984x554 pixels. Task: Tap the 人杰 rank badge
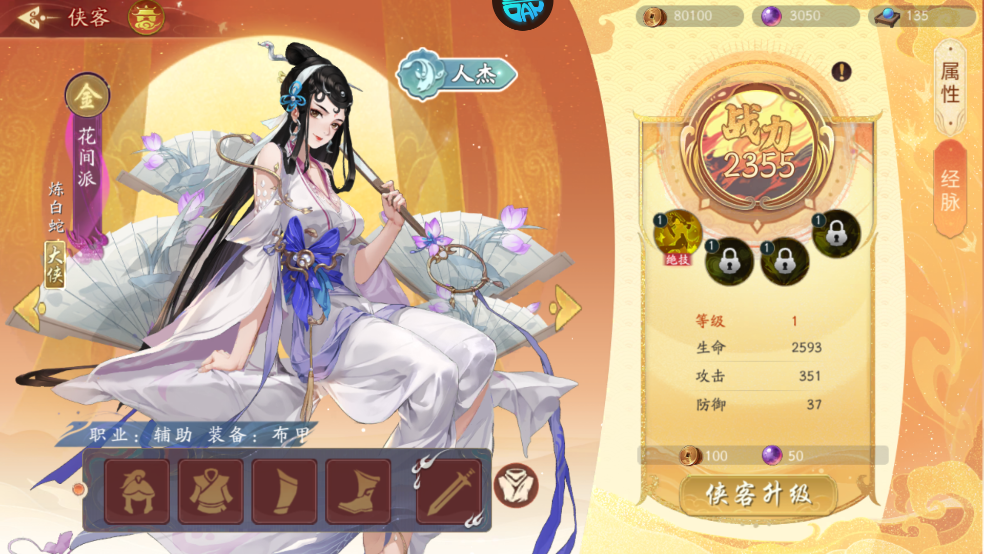(457, 73)
